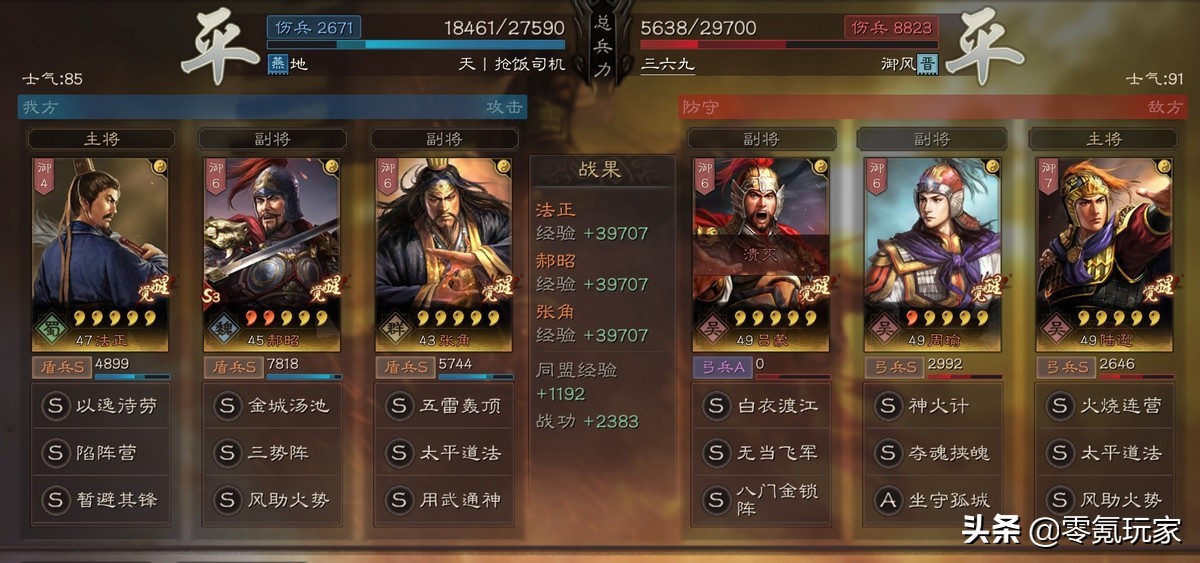This screenshot has width=1200, height=563.
Task: Show the A-rank 坐守孤城 skill
Action: point(932,499)
